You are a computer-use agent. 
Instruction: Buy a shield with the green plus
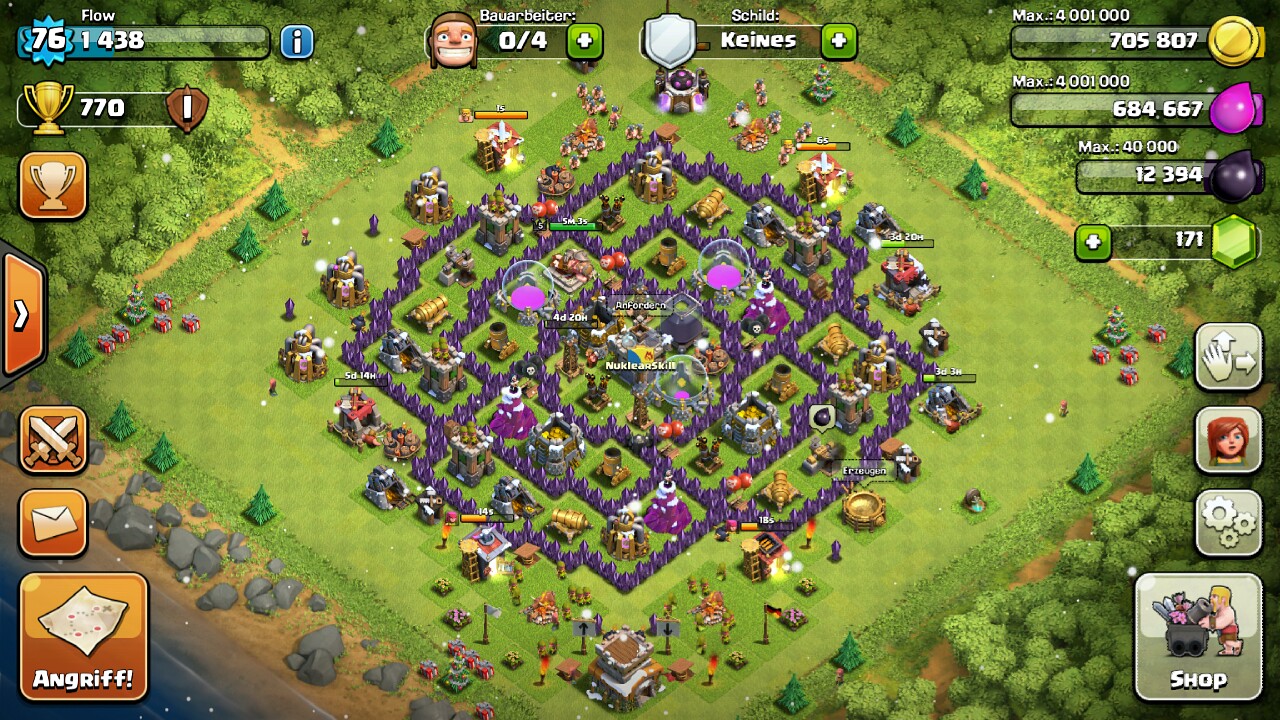[x=838, y=41]
